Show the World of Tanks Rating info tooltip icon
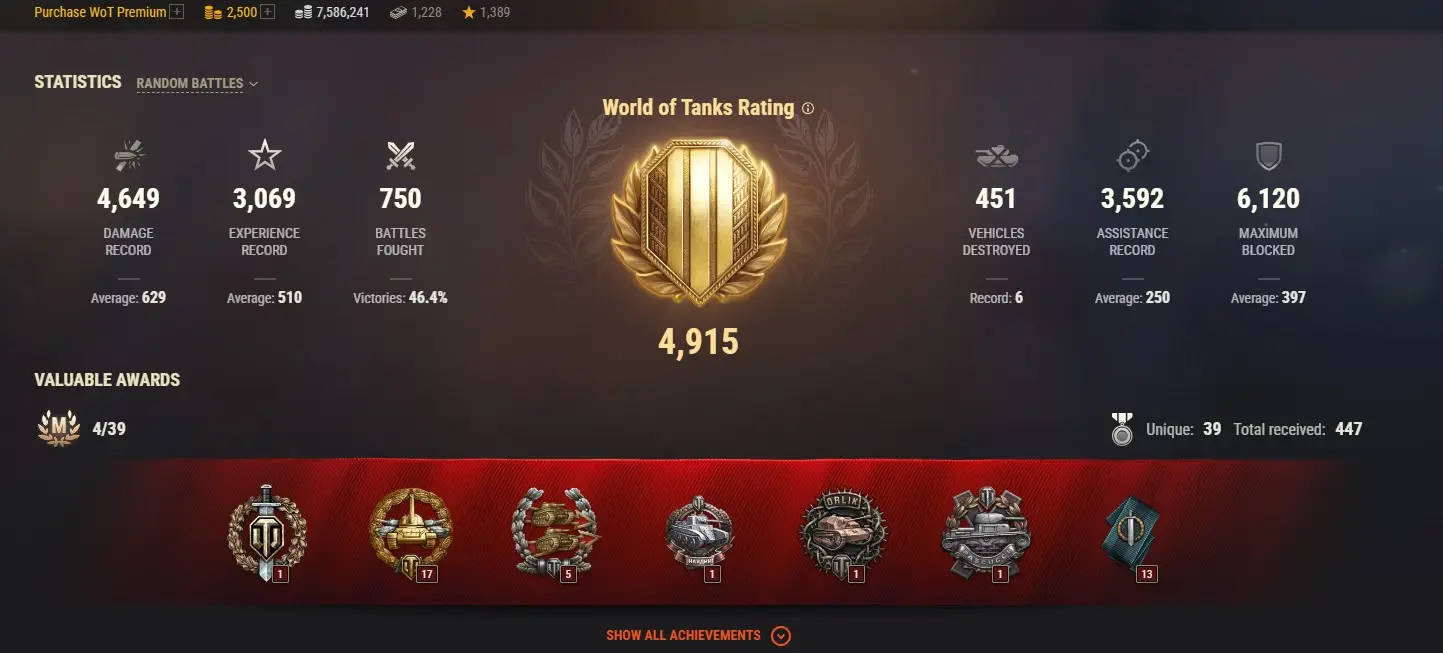Viewport: 1443px width, 653px height. [808, 108]
